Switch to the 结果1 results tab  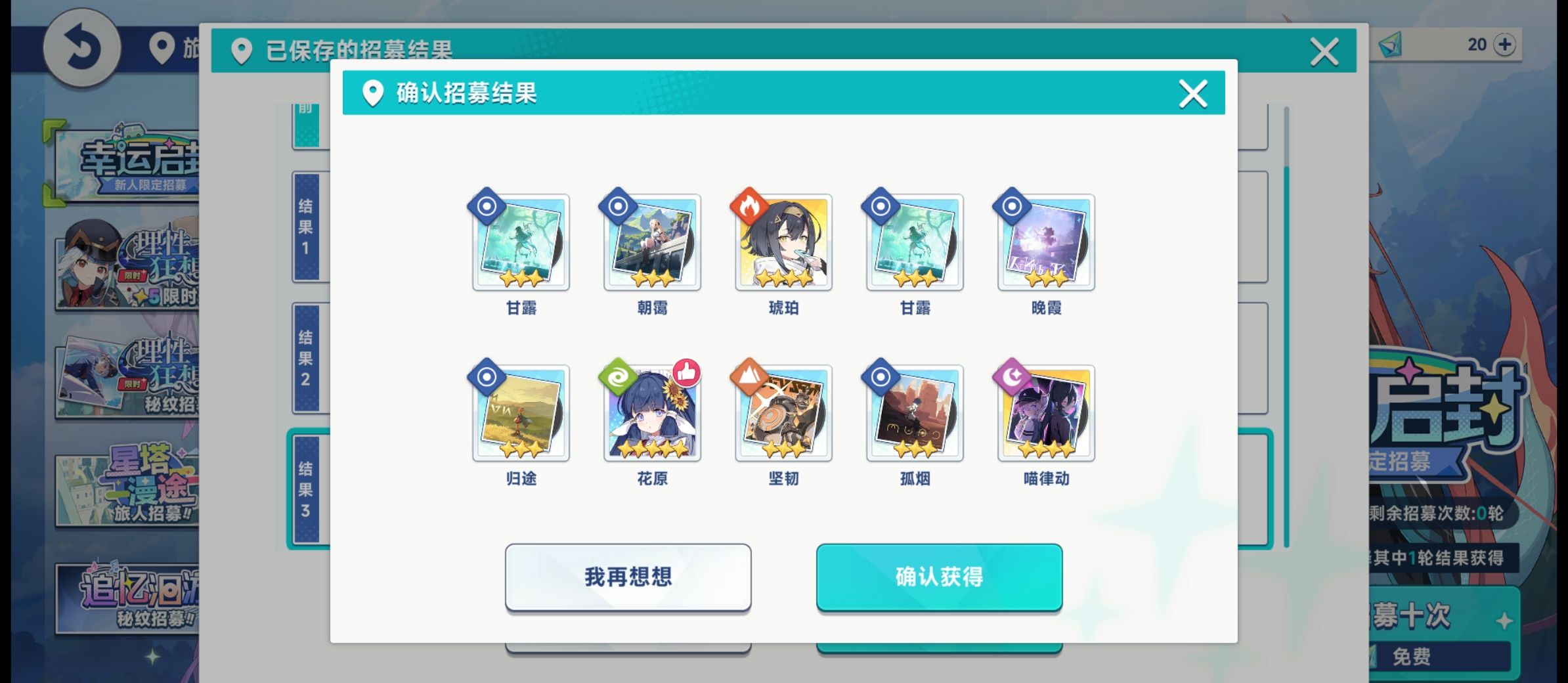[x=309, y=227]
